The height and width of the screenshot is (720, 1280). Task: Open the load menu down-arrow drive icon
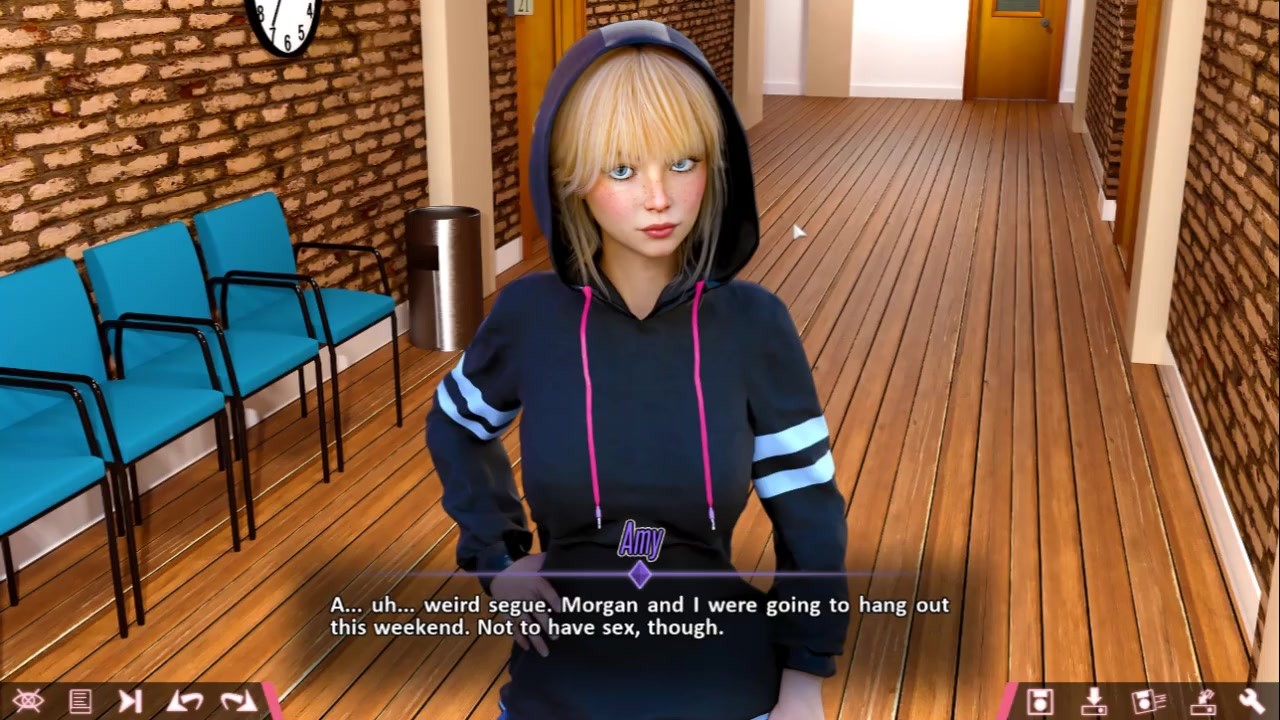tap(1093, 701)
